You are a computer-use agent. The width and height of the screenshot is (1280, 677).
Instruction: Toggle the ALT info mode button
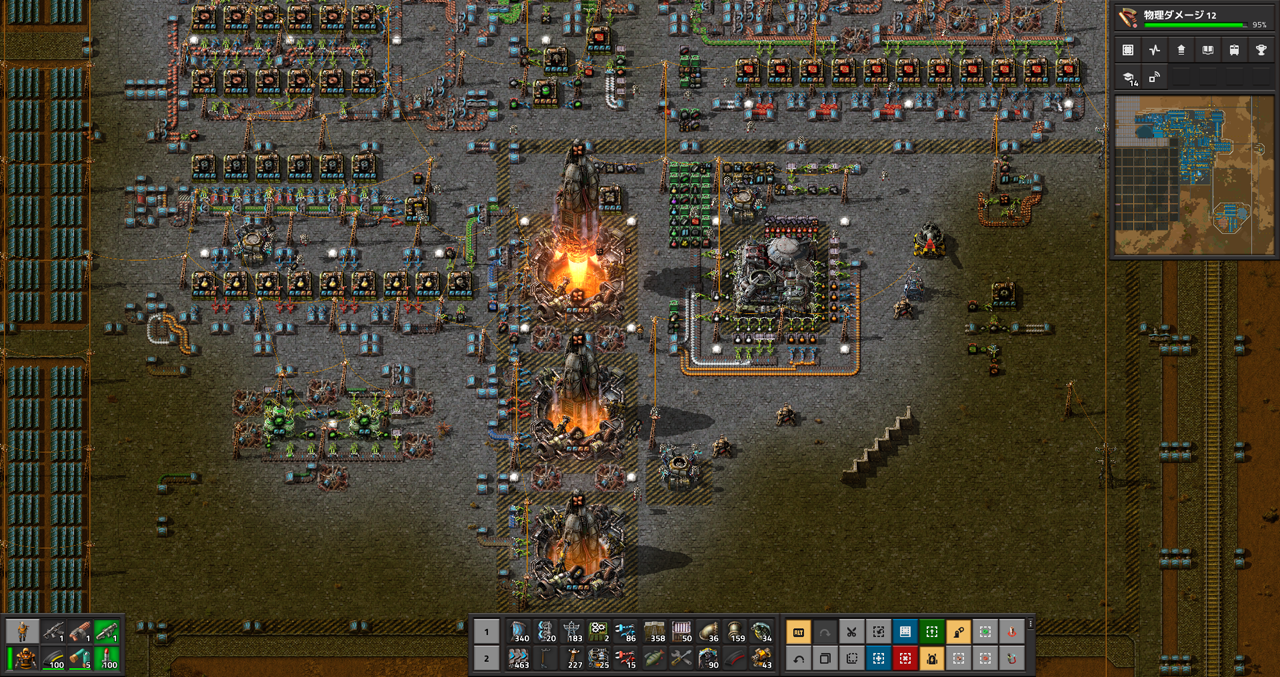pyautogui.click(x=798, y=632)
